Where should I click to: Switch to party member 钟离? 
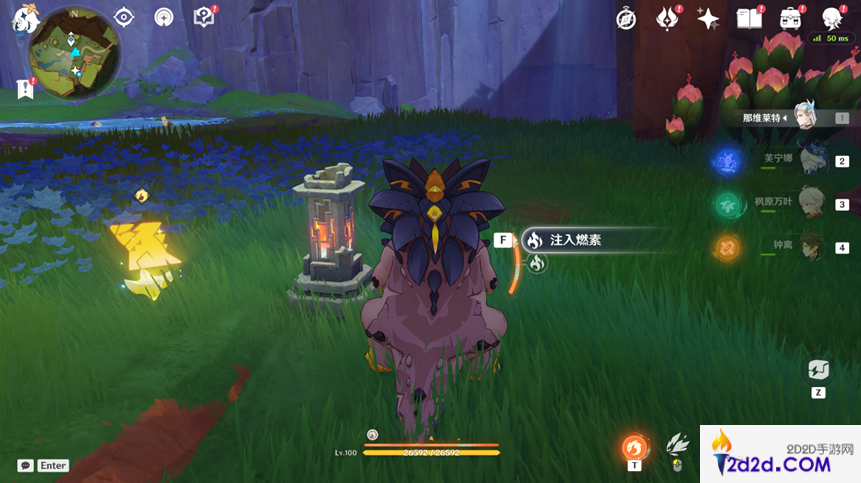pyautogui.click(x=811, y=246)
